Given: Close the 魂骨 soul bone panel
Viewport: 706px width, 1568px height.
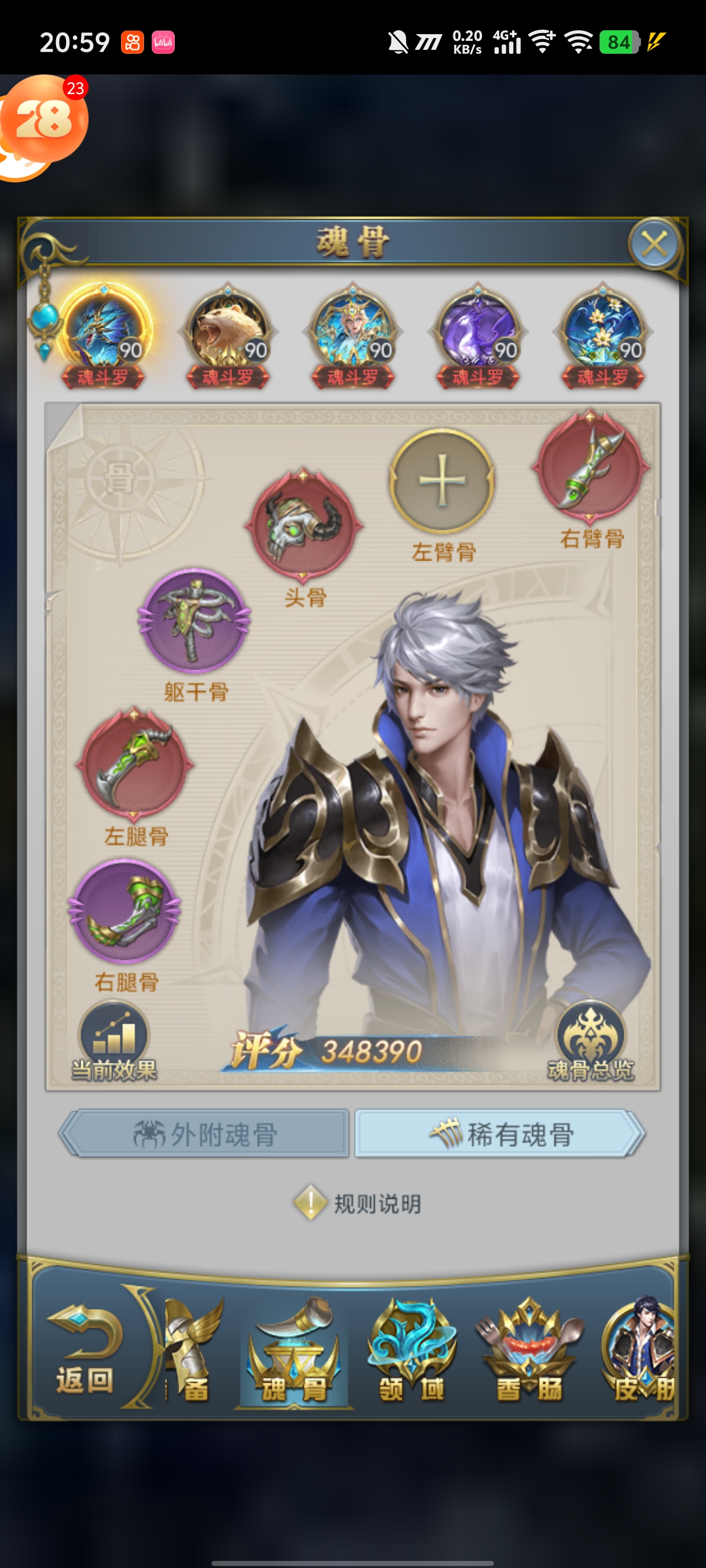Looking at the screenshot, I should [x=654, y=245].
